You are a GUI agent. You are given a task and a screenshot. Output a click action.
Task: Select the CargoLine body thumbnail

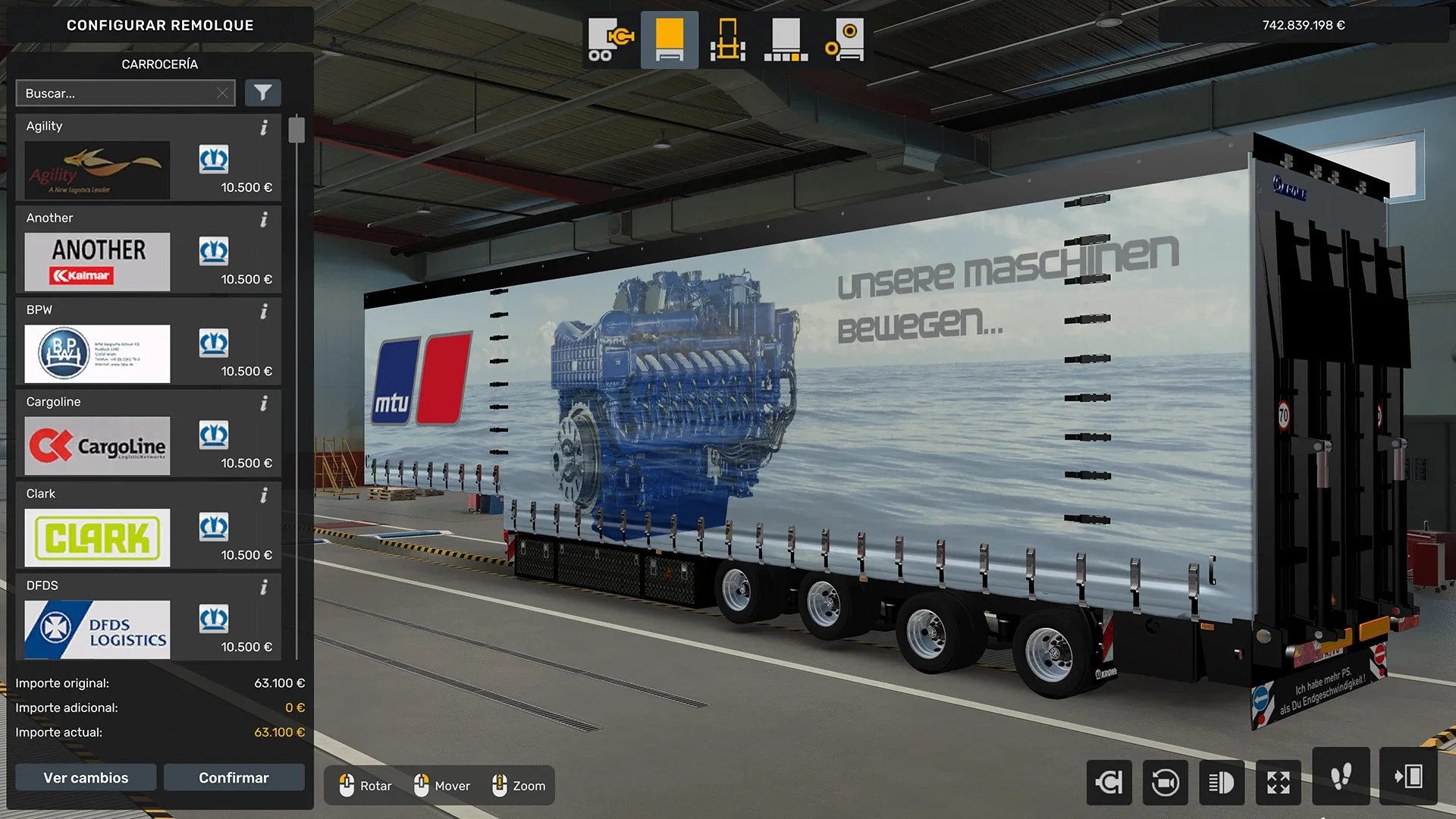97,446
